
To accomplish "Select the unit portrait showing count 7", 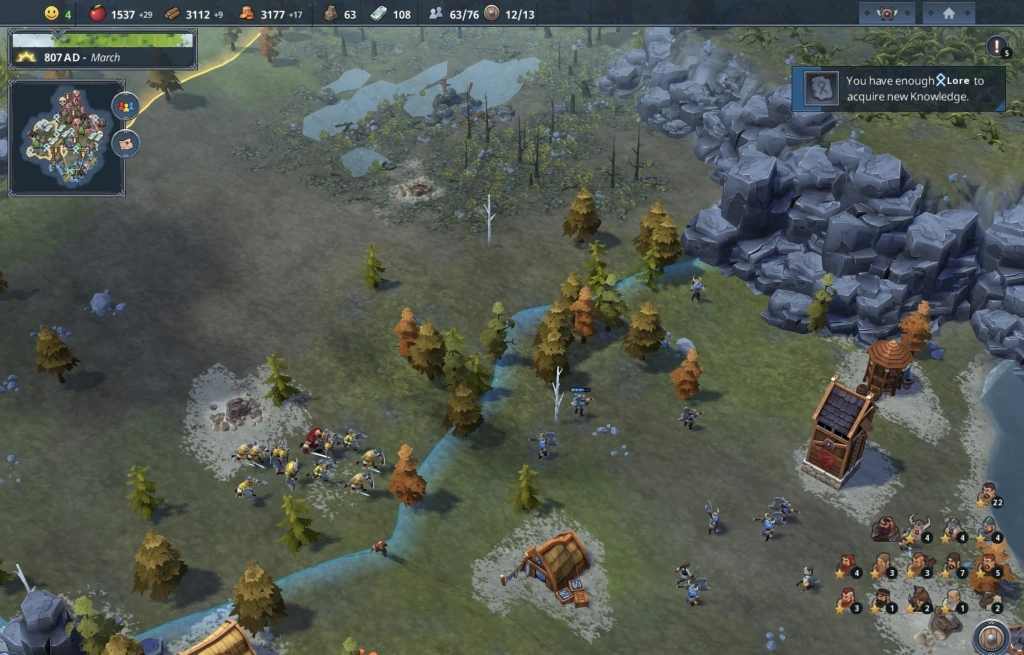I will pyautogui.click(x=953, y=565).
